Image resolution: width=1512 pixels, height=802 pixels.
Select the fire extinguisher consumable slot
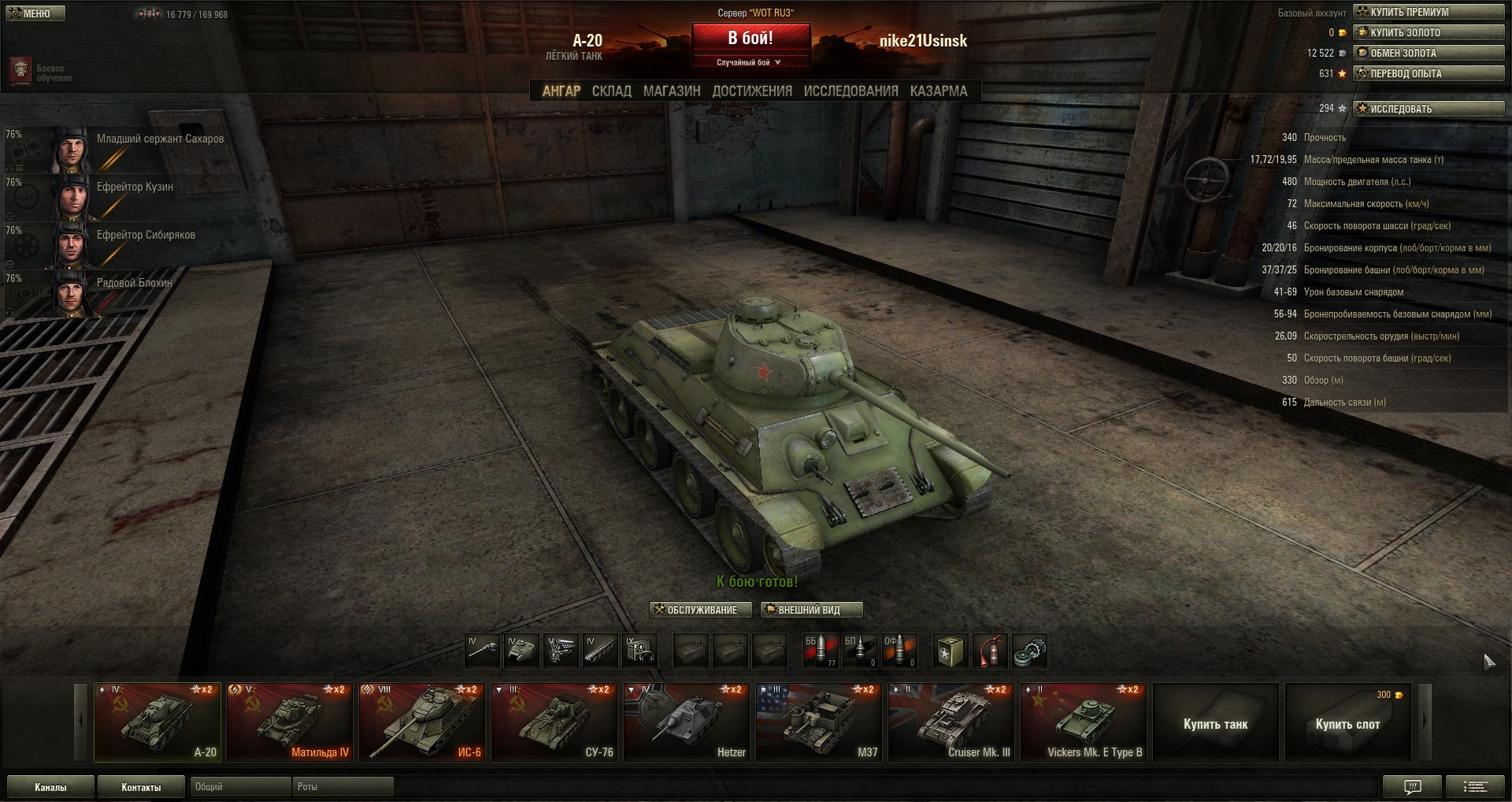point(991,652)
